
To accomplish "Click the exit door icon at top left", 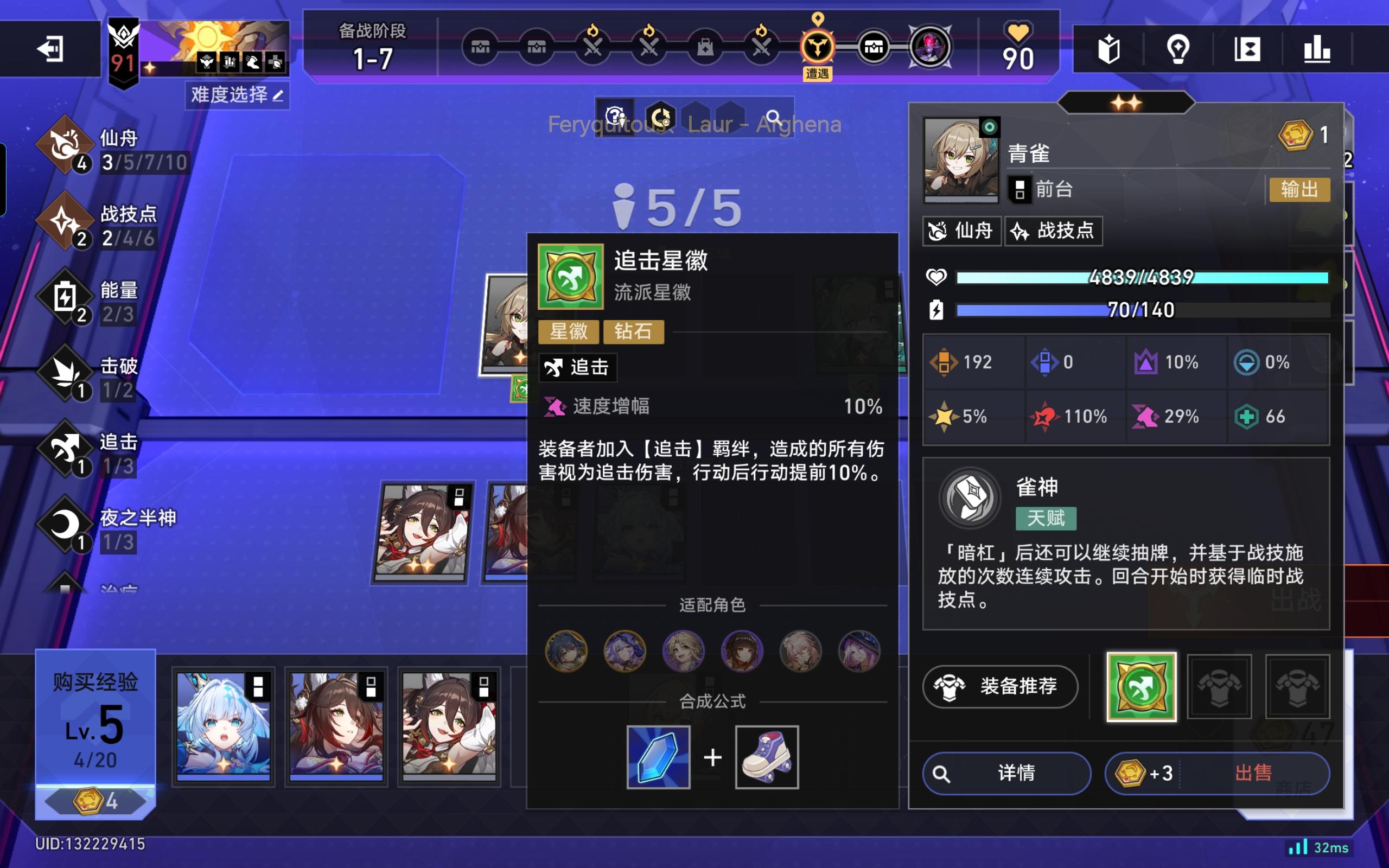I will (50, 49).
